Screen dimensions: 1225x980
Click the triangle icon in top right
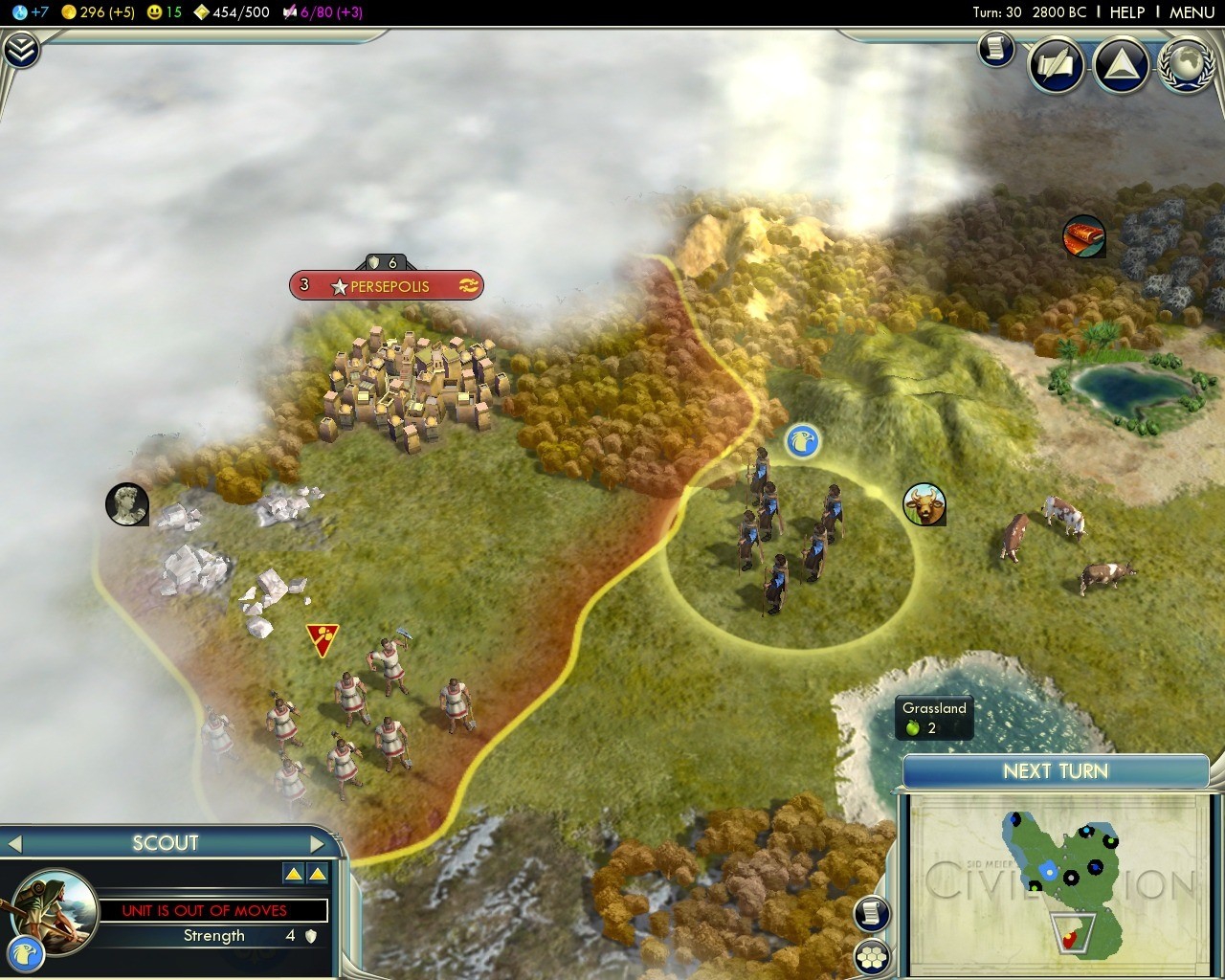[x=1121, y=65]
